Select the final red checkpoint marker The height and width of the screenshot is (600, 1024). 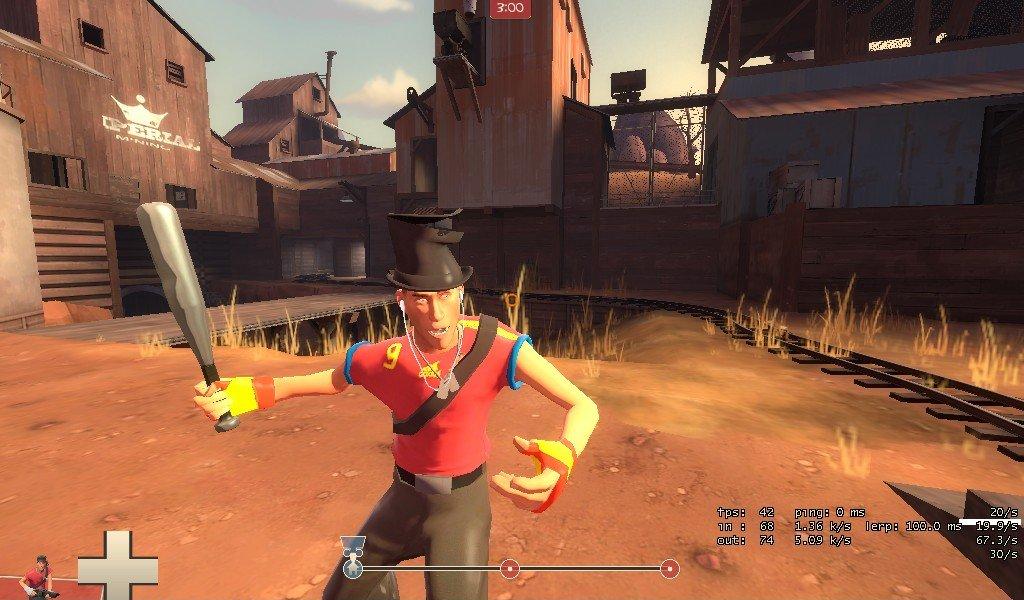[669, 569]
